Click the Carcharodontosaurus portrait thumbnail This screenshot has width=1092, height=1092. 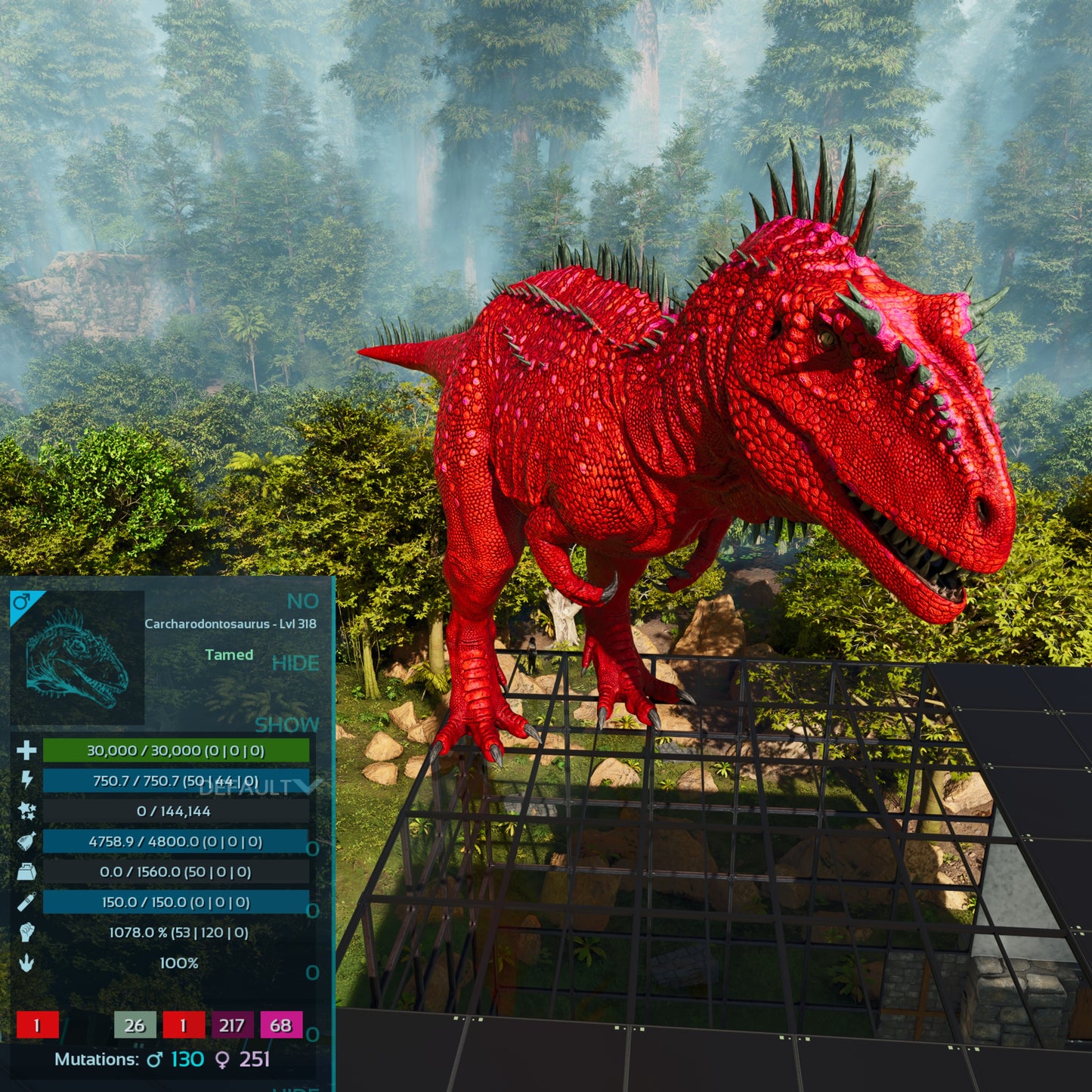tap(77, 657)
